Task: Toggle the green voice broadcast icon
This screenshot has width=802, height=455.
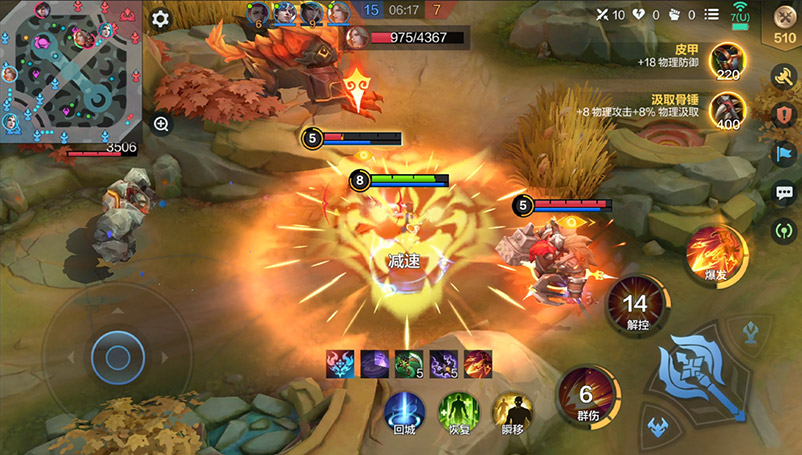Action: (x=785, y=230)
